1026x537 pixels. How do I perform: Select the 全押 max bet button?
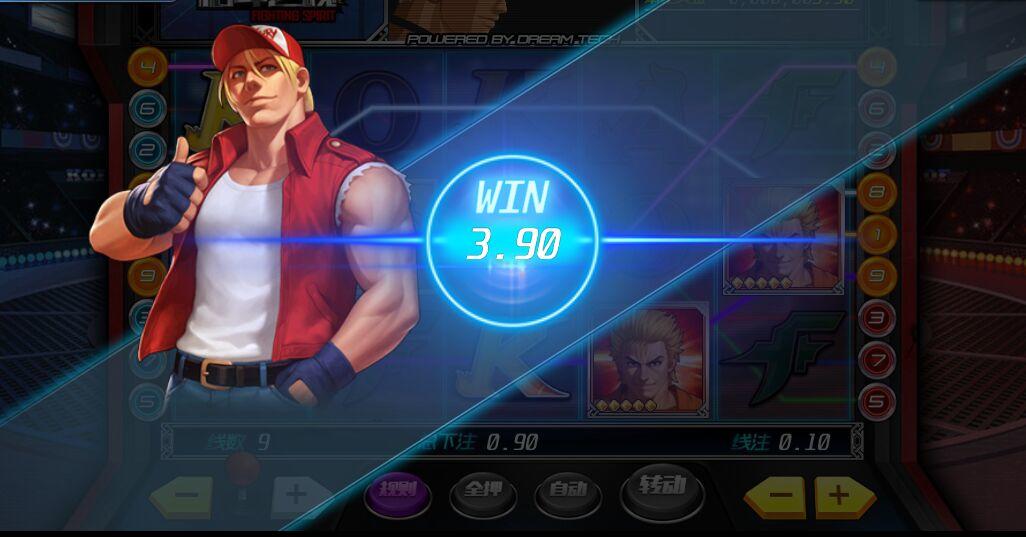(483, 491)
